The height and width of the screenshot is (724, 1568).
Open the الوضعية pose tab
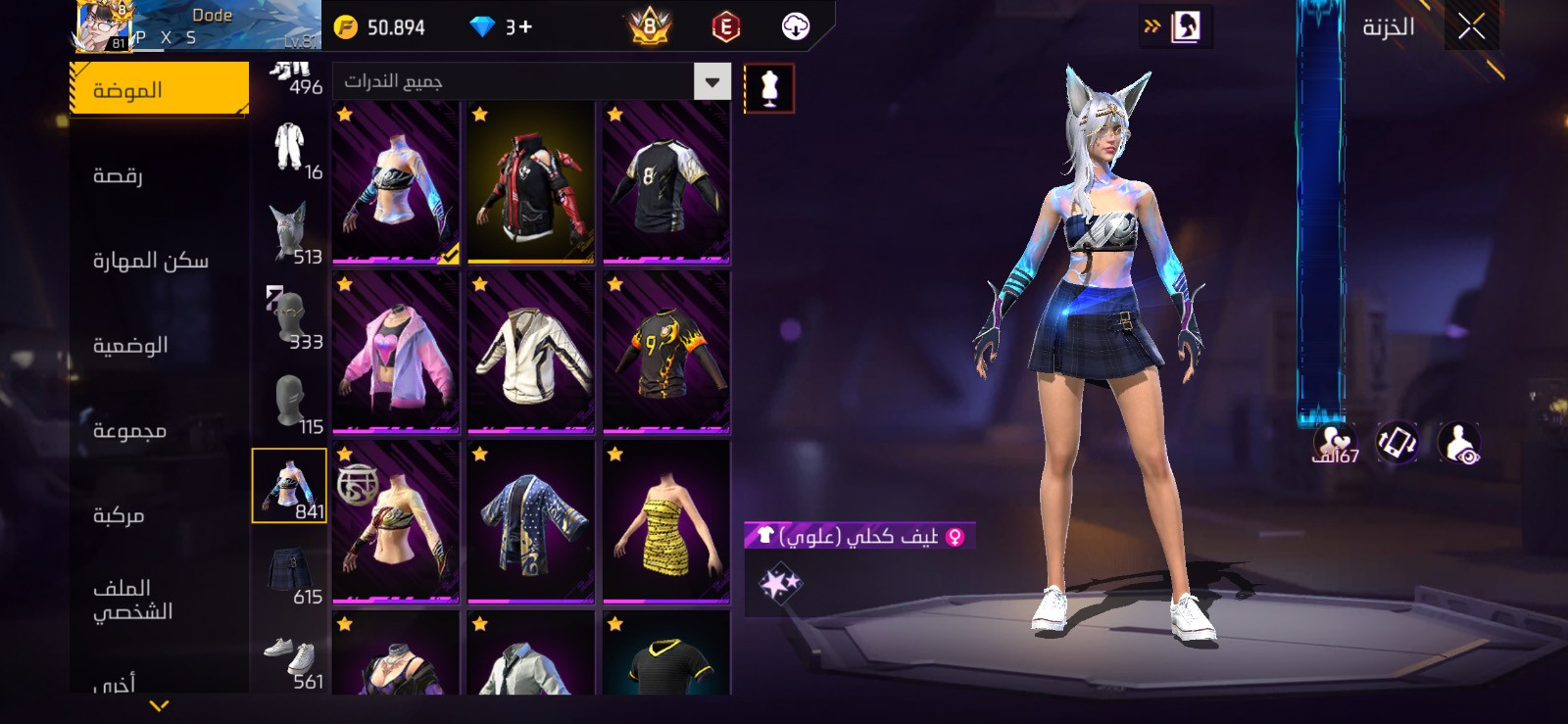(x=130, y=345)
